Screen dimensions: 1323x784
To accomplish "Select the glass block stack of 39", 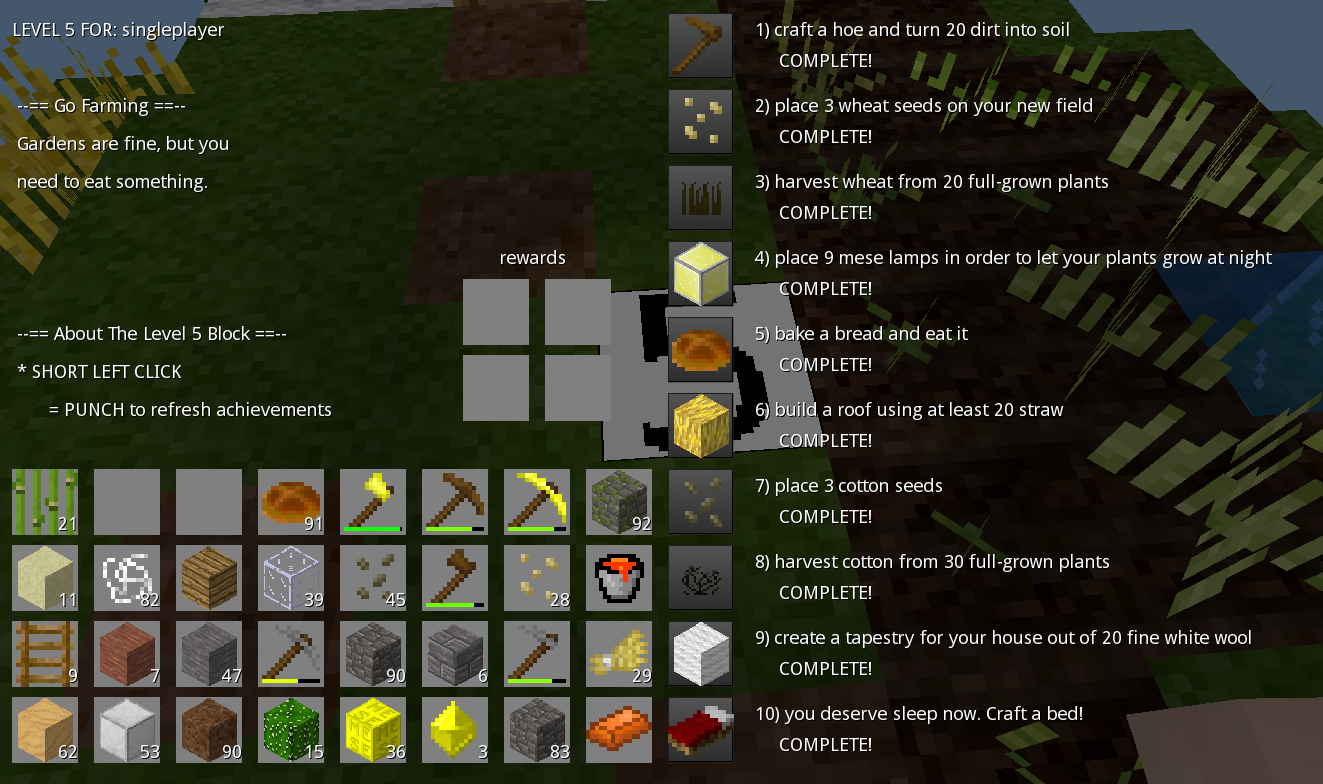I will pos(291,578).
